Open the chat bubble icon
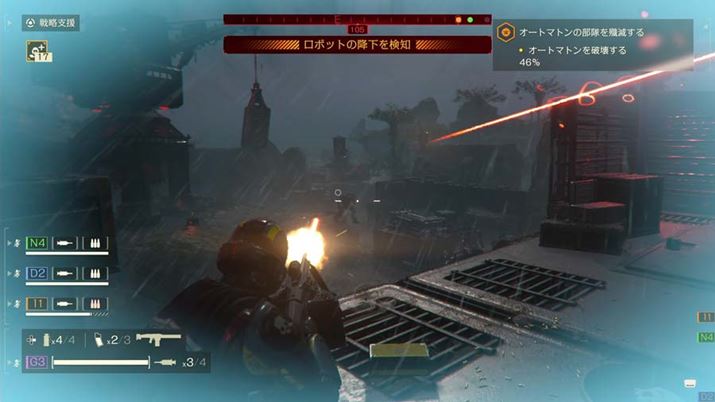 689,383
